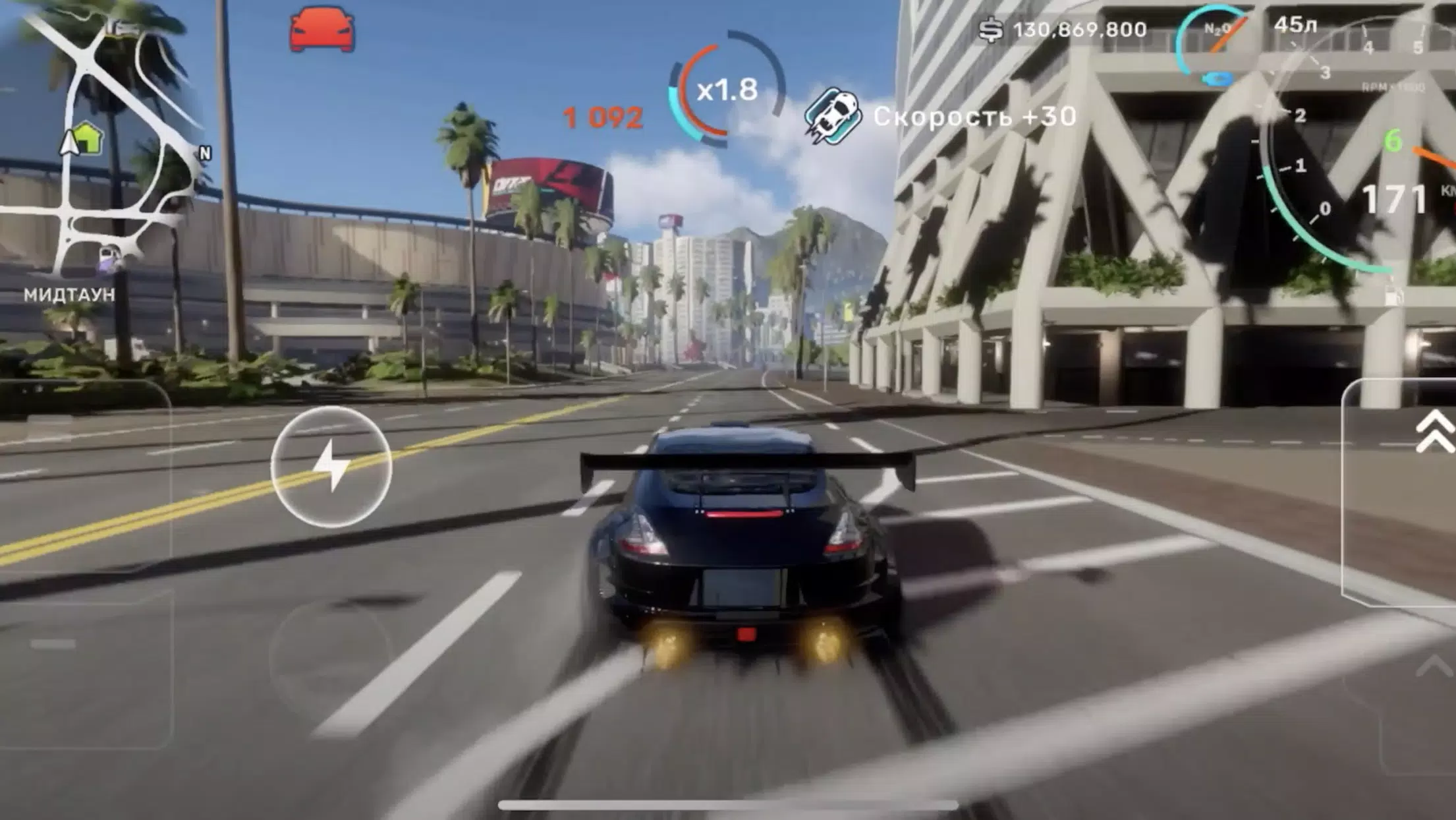Tap the 1 092 drift score counter
The height and width of the screenshot is (820, 1456).
point(601,116)
